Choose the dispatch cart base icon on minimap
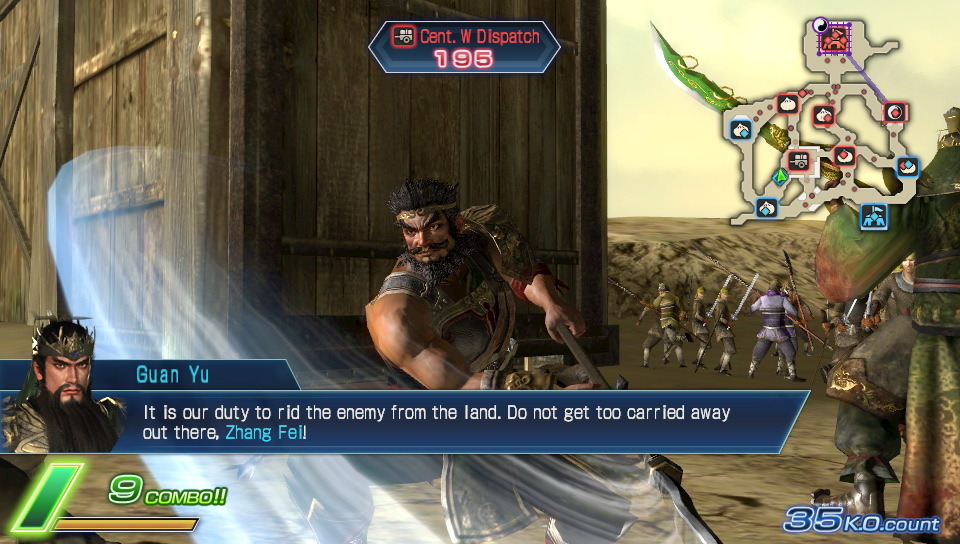Image resolution: width=960 pixels, height=544 pixels. tap(799, 160)
